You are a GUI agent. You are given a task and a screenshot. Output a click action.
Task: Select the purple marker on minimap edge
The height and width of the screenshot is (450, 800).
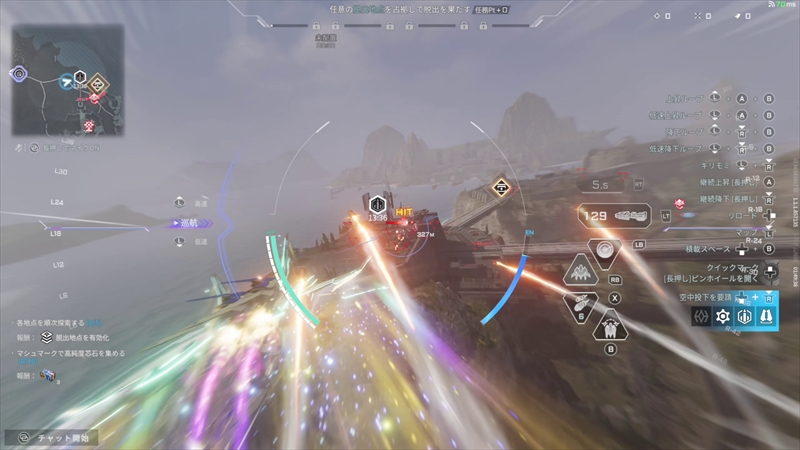(x=18, y=73)
